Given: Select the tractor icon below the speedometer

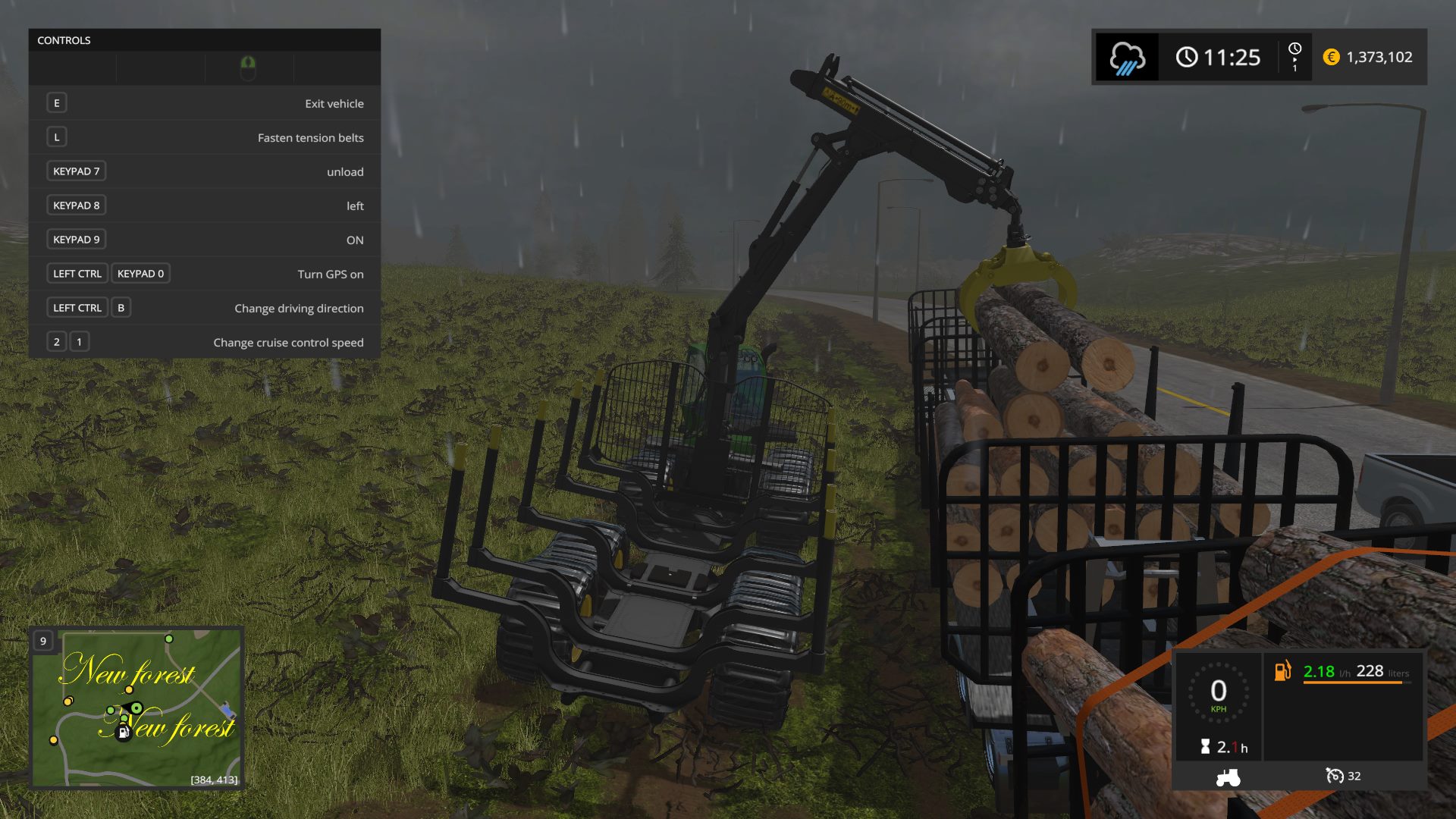Looking at the screenshot, I should coord(1228,777).
